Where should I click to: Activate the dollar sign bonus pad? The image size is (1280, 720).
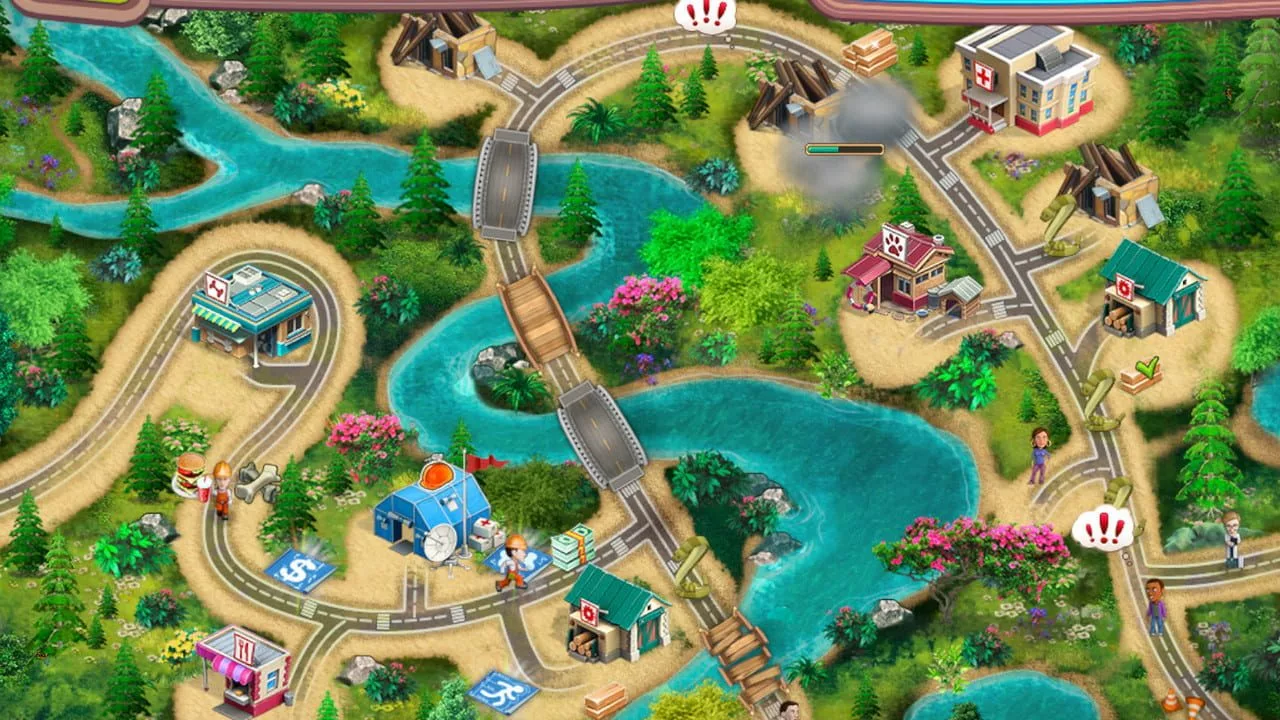pyautogui.click(x=299, y=571)
